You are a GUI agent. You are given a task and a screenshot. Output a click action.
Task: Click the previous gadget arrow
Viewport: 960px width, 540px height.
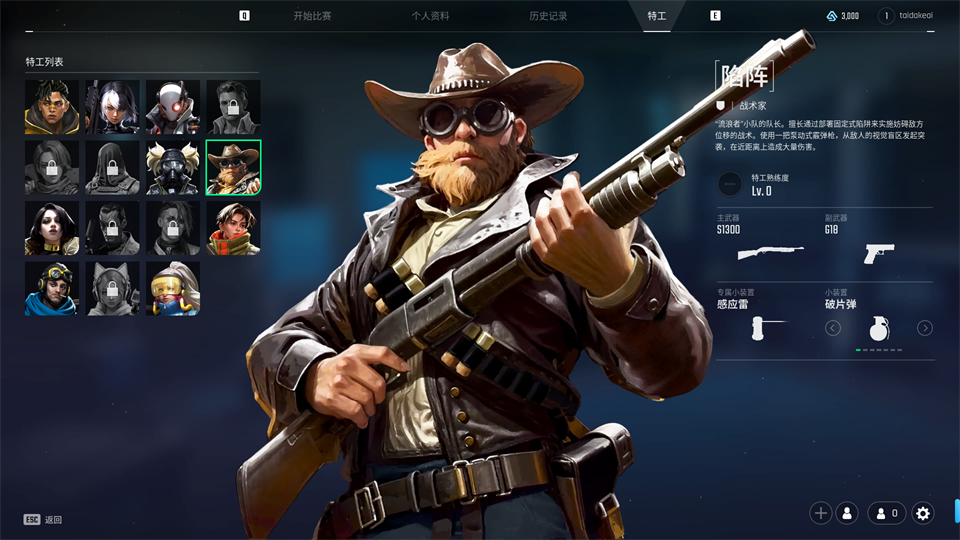click(833, 328)
